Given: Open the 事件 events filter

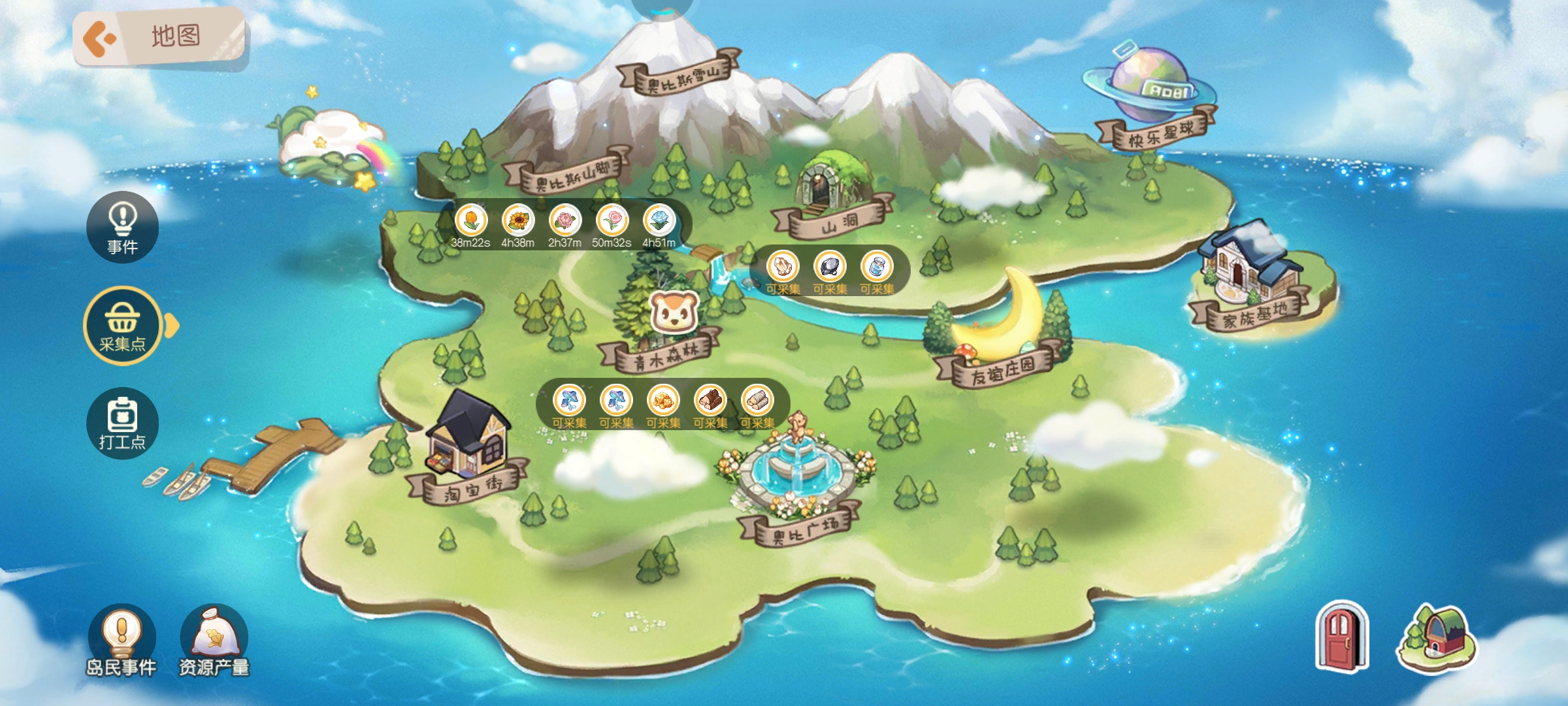Looking at the screenshot, I should [123, 226].
